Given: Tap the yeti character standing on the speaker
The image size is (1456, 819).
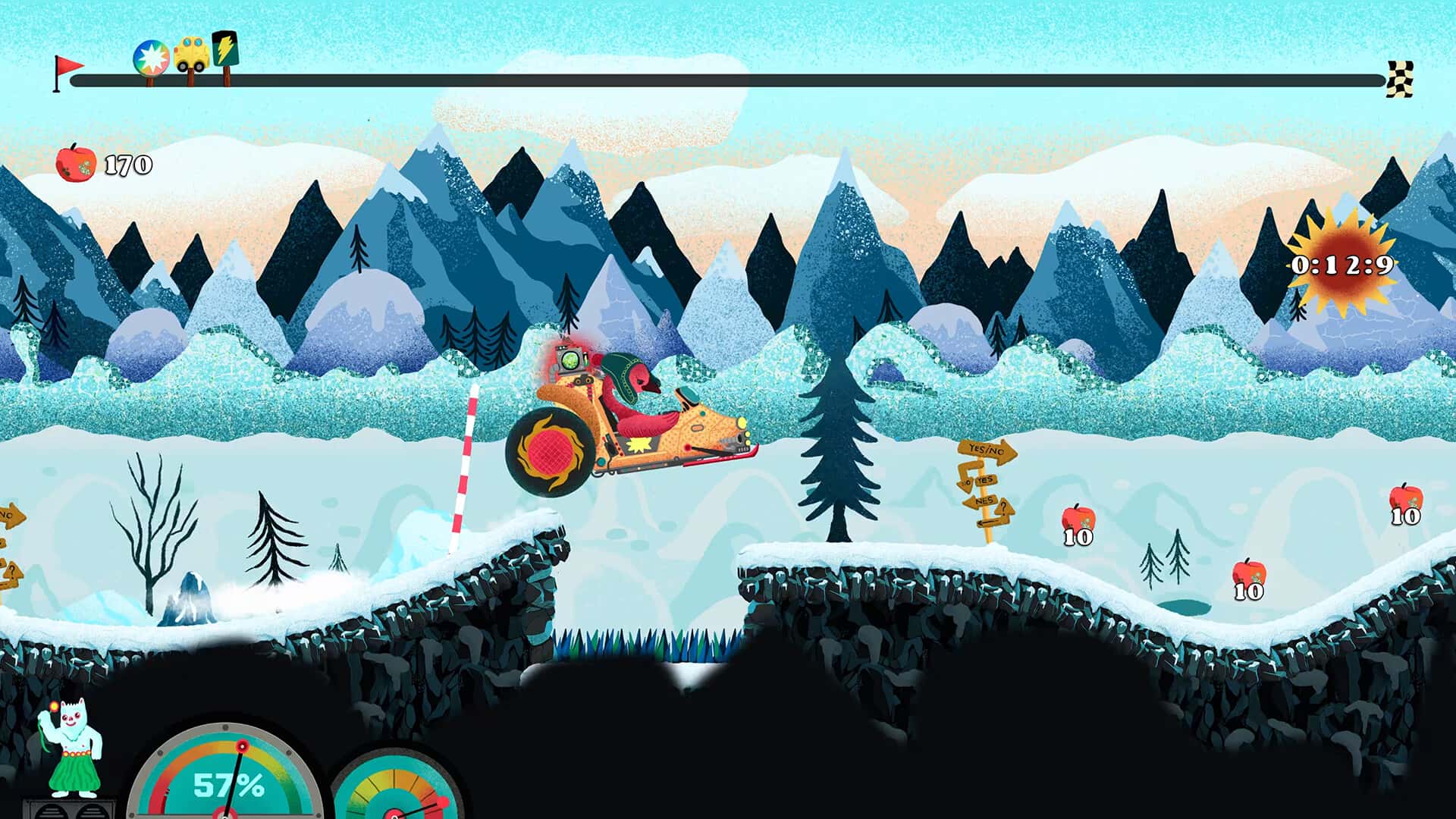Looking at the screenshot, I should pyautogui.click(x=72, y=747).
